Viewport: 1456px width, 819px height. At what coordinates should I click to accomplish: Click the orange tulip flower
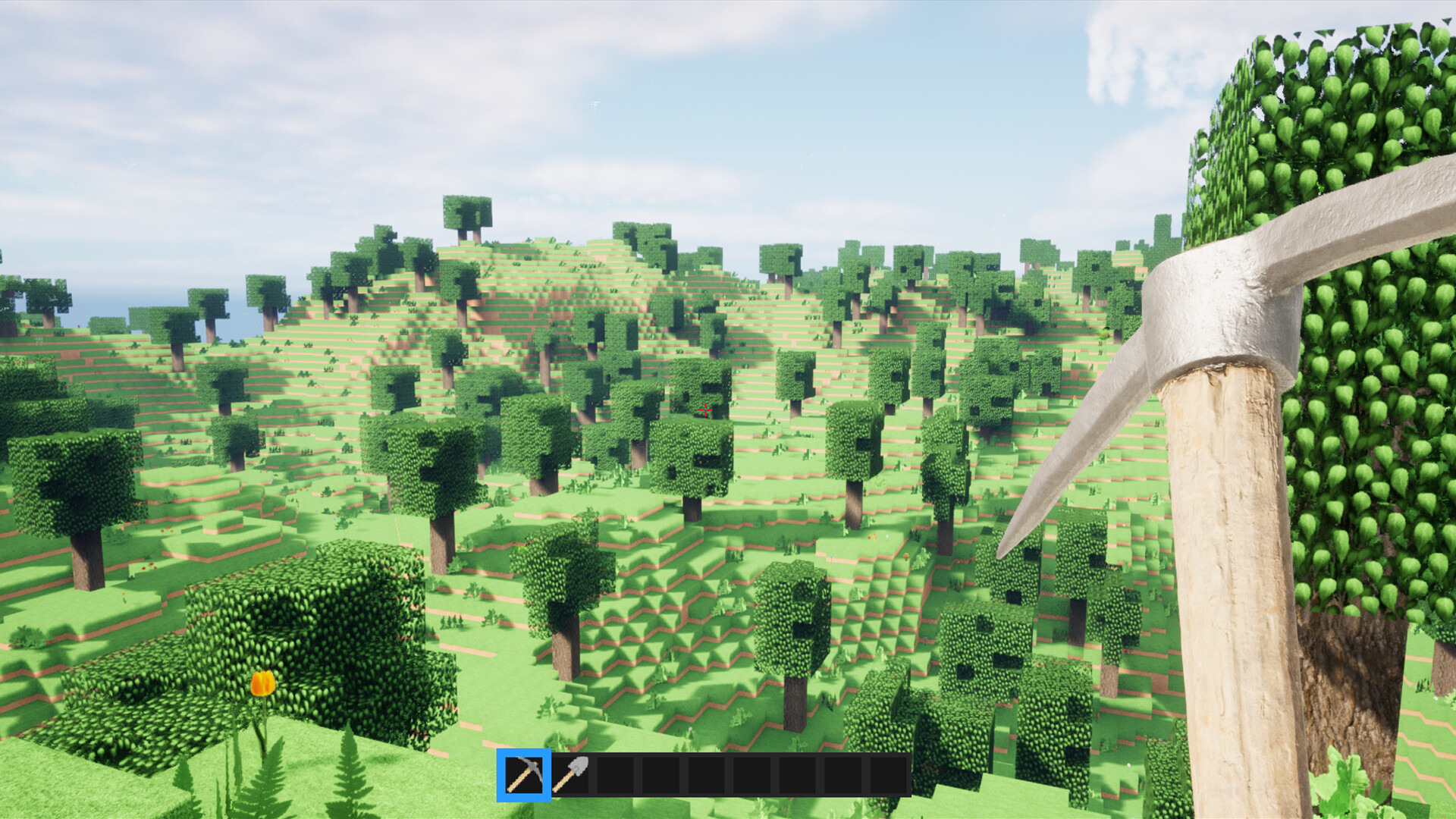[x=262, y=682]
